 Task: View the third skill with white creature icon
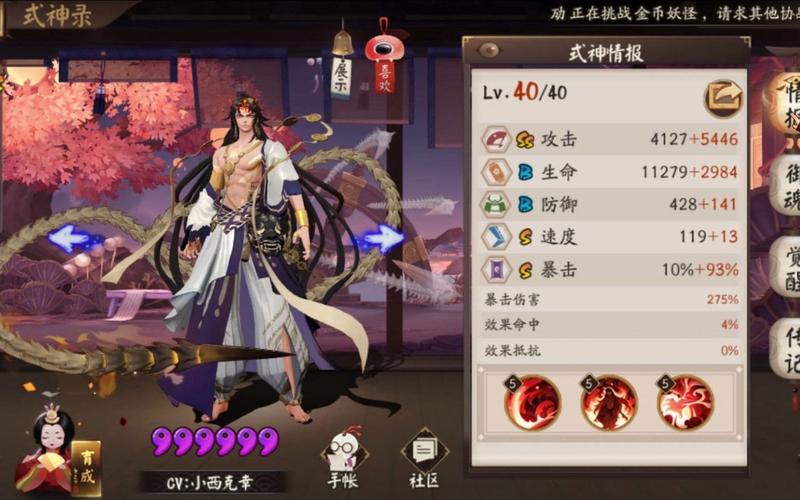(x=685, y=402)
